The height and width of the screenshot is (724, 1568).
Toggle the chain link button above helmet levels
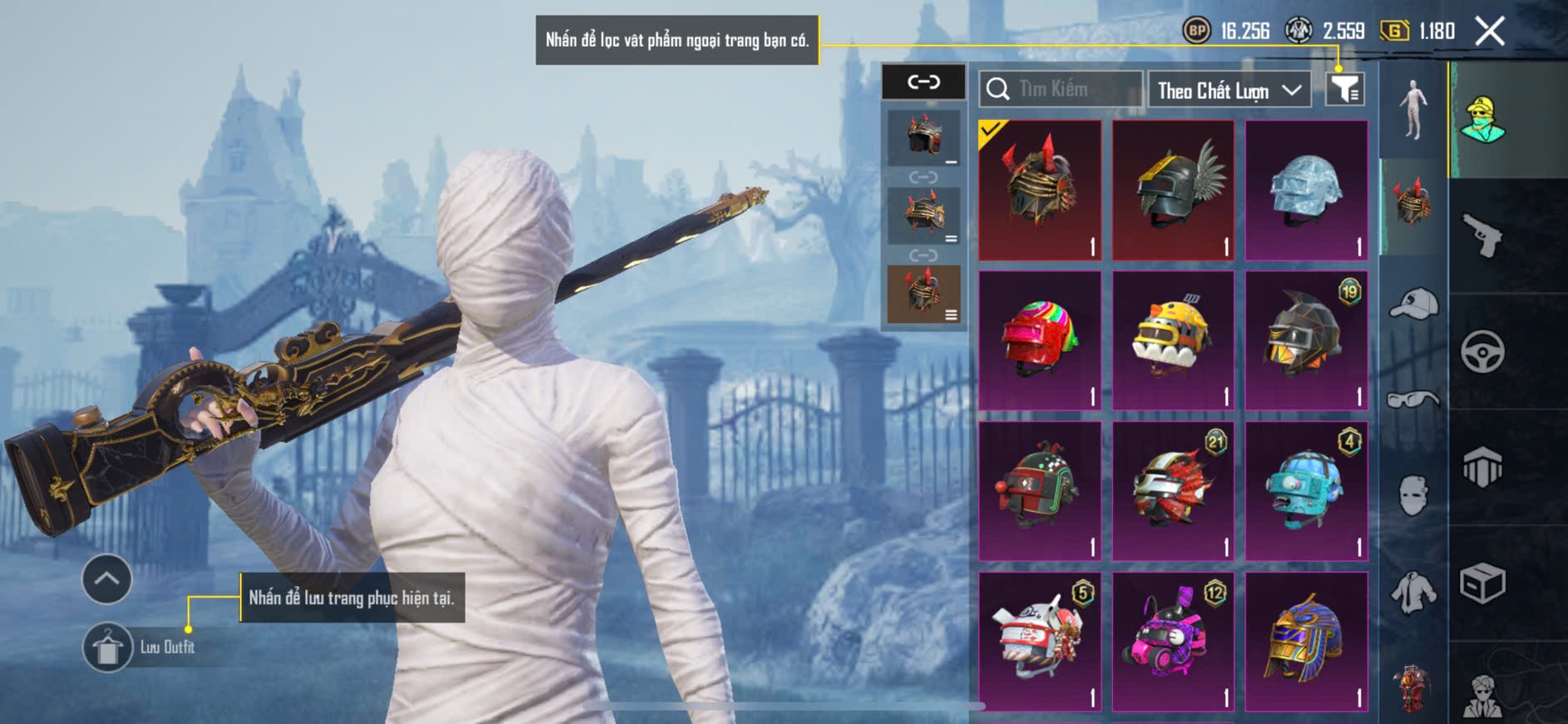[923, 82]
